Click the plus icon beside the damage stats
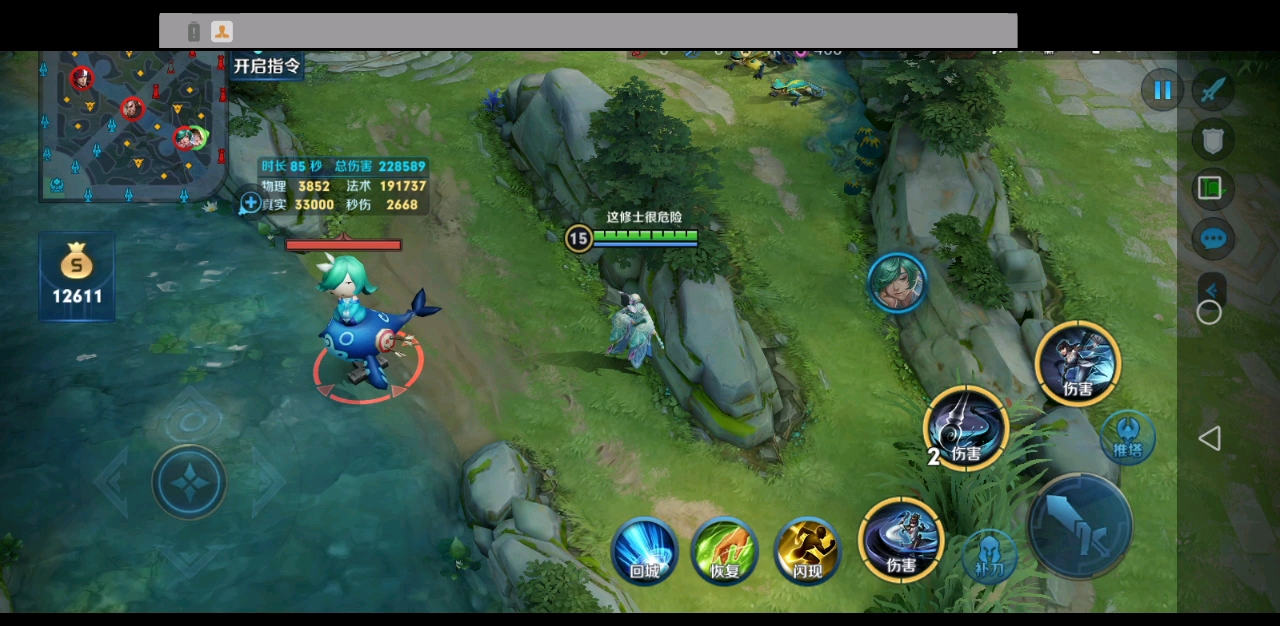The width and height of the screenshot is (1280, 626). click(250, 203)
